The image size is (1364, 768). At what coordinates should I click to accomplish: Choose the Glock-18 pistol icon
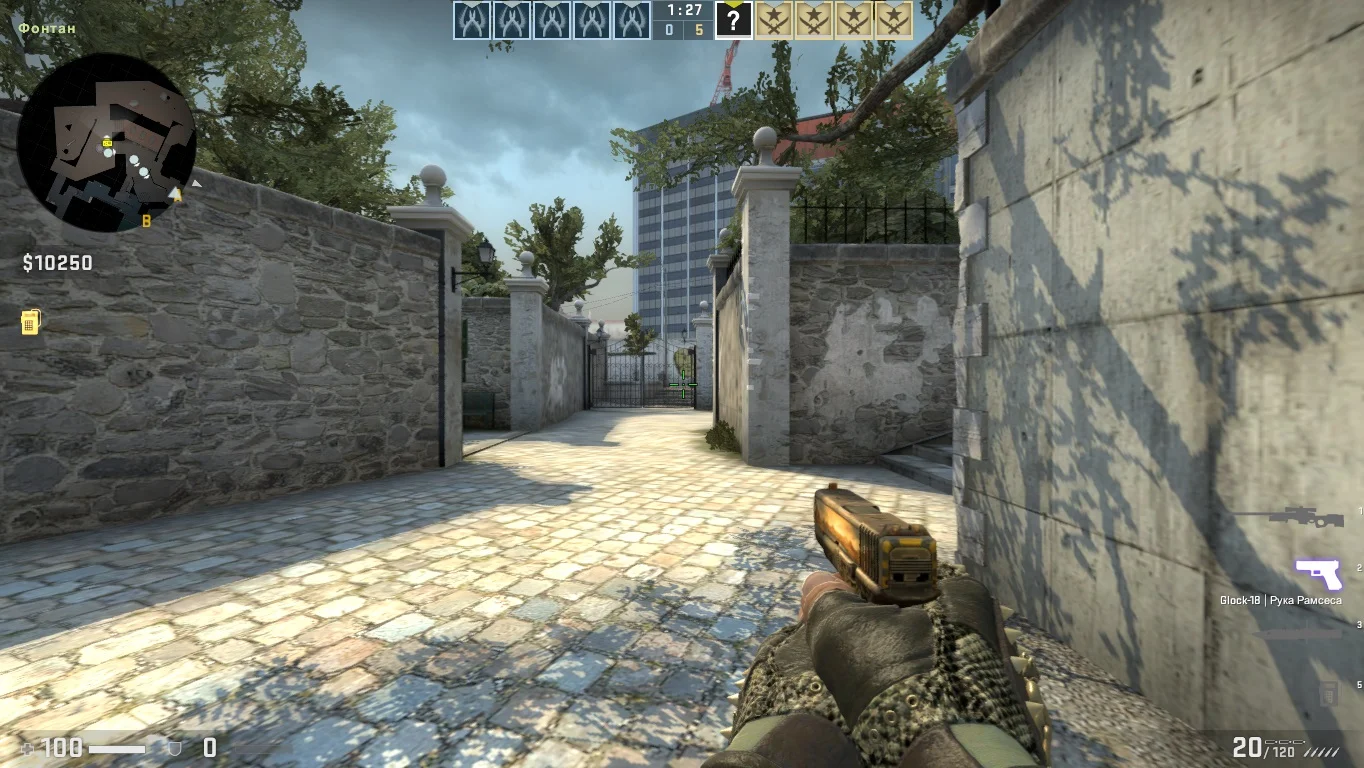point(1317,574)
